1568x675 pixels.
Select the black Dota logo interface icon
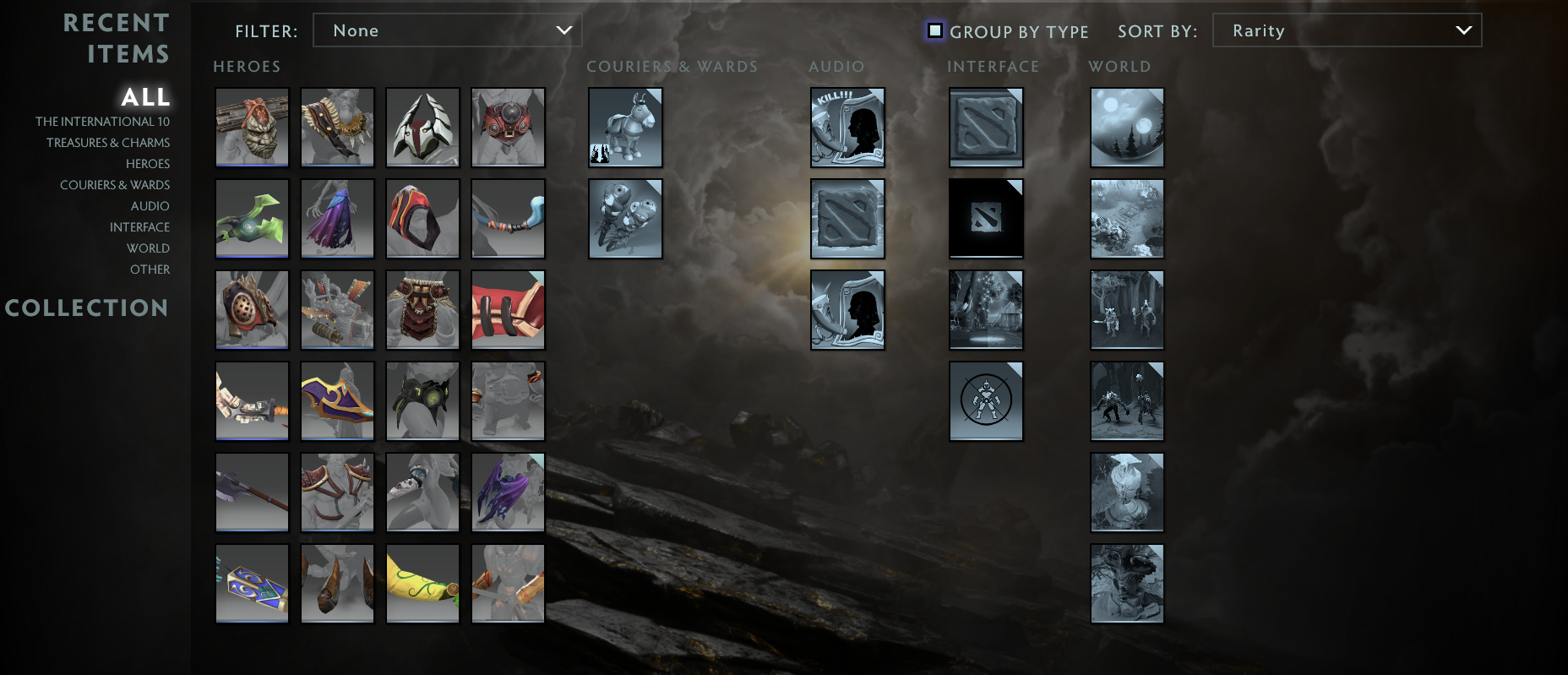tap(985, 218)
